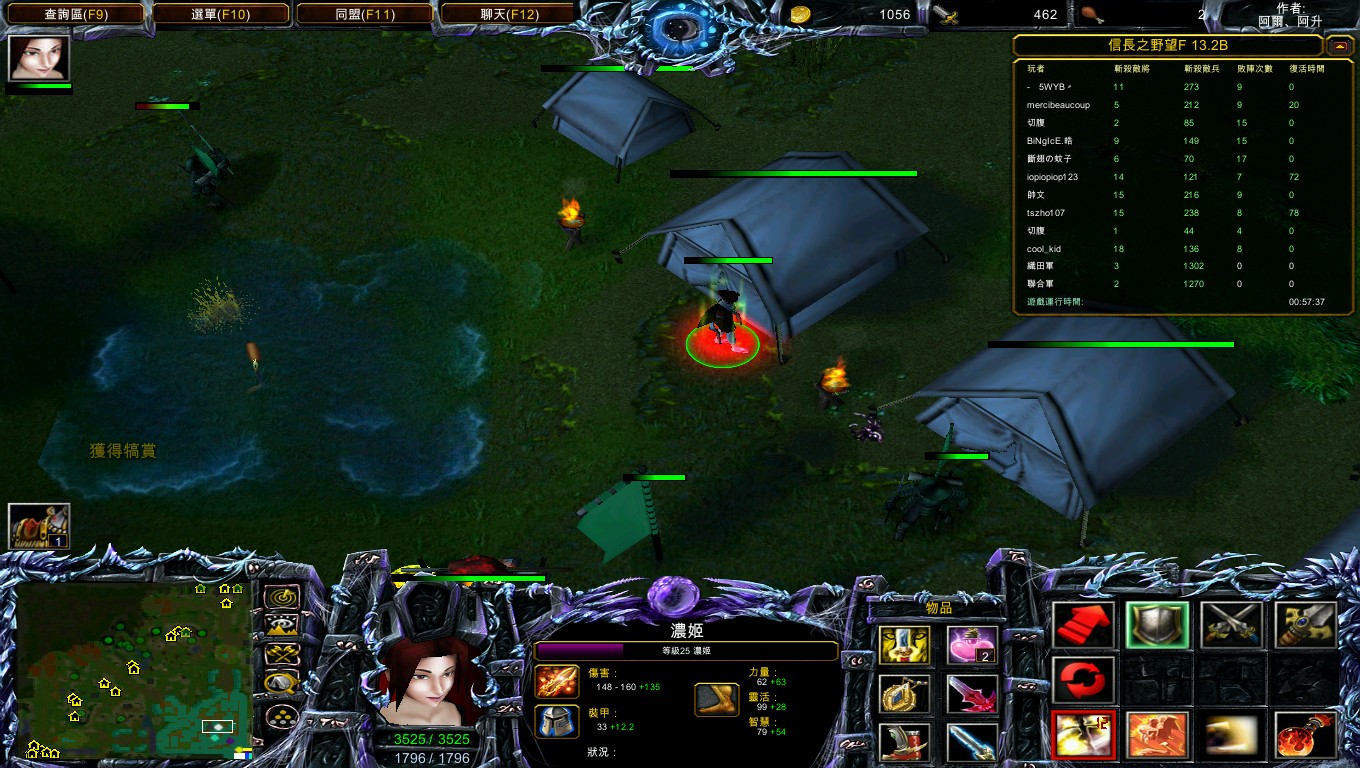
Task: Select the red boots inventory item
Action: coord(904,742)
